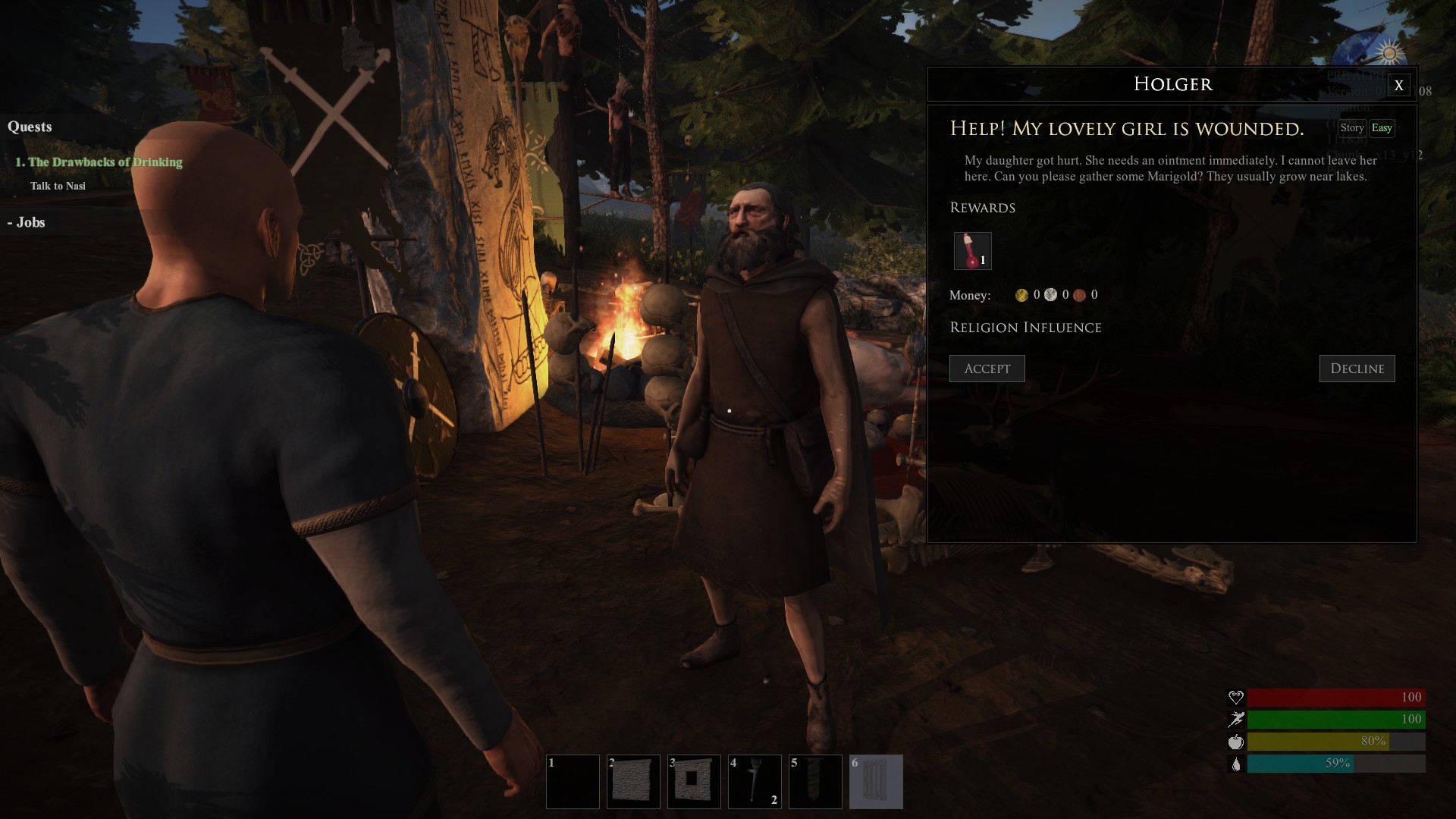Toggle the Story mode button in the quest dialog
This screenshot has width=1456, height=819.
coord(1353,127)
